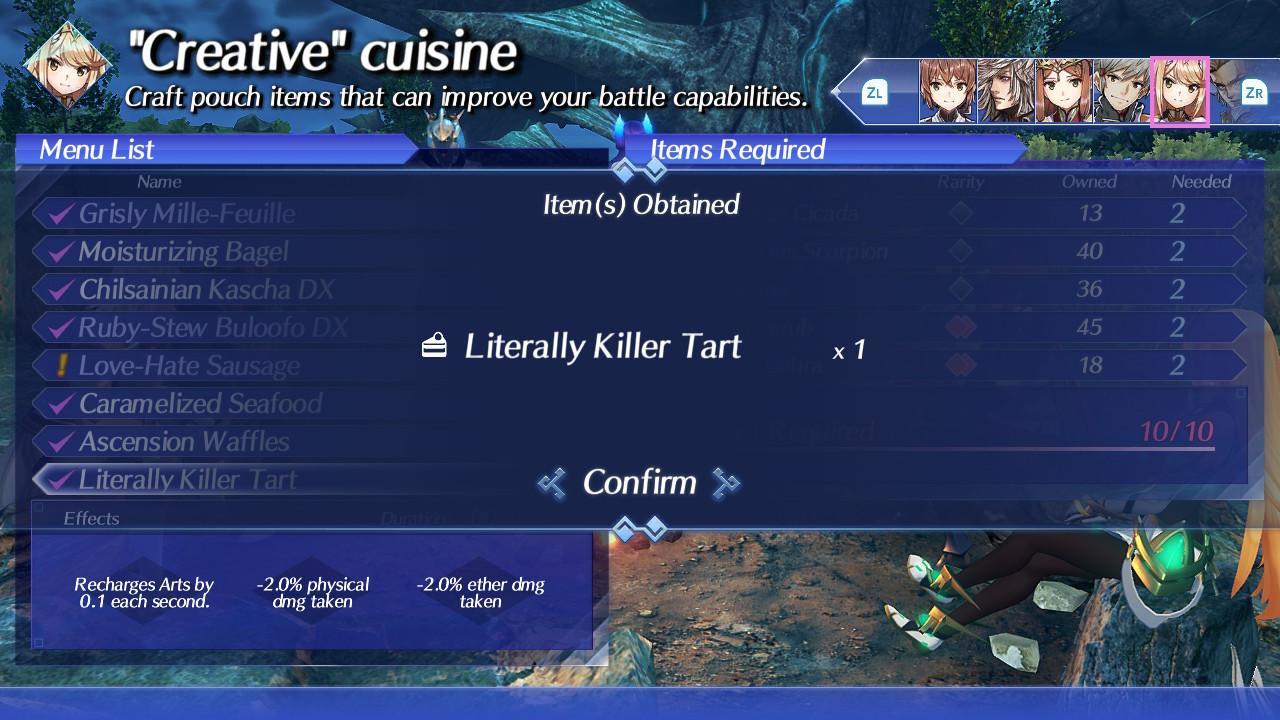1280x720 pixels.
Task: Select the Ascension Waffles recipe
Action: (x=181, y=441)
